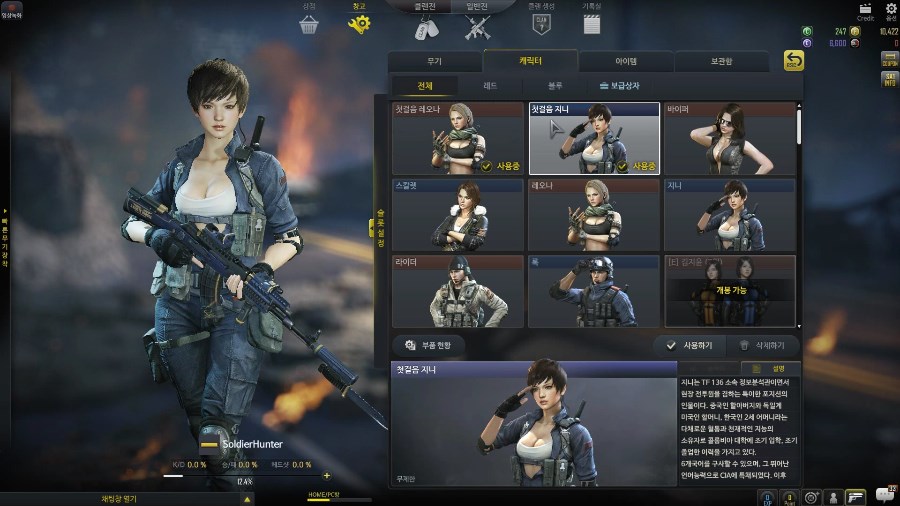900x506 pixels.
Task: Switch to the 아이템 items tab
Action: coord(626,61)
